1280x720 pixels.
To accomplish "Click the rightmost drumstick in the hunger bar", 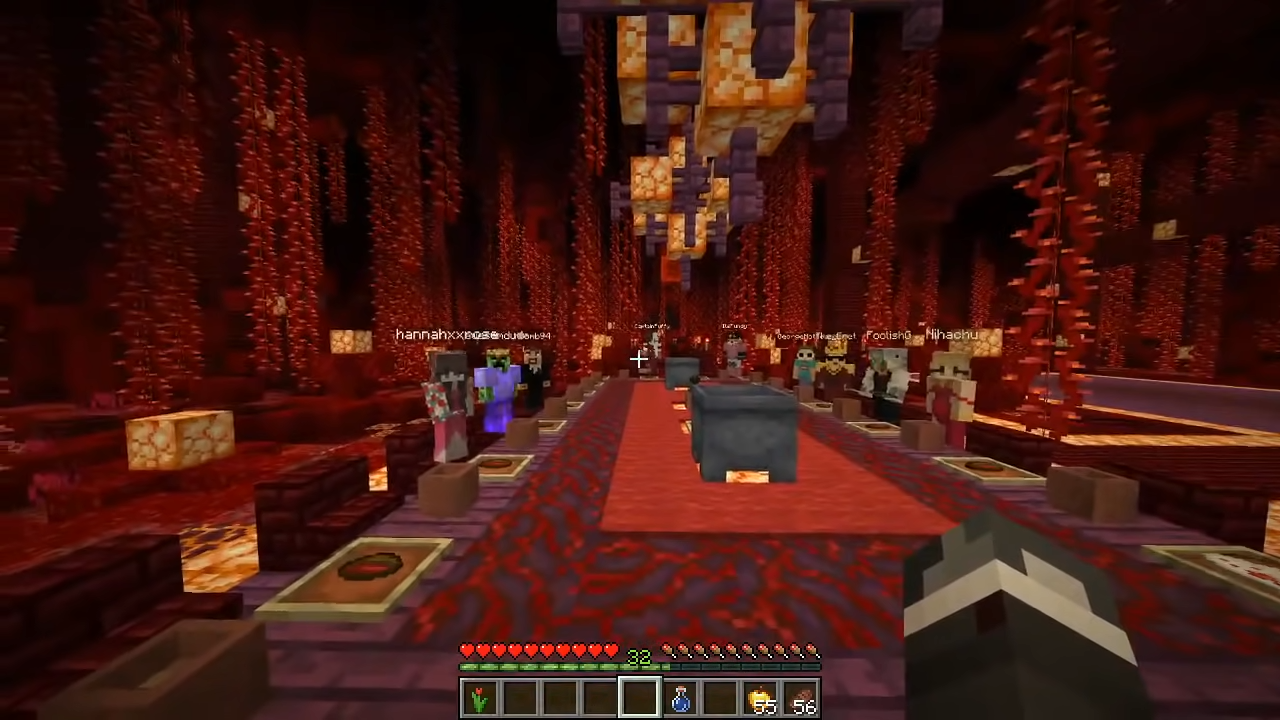I will point(812,651).
